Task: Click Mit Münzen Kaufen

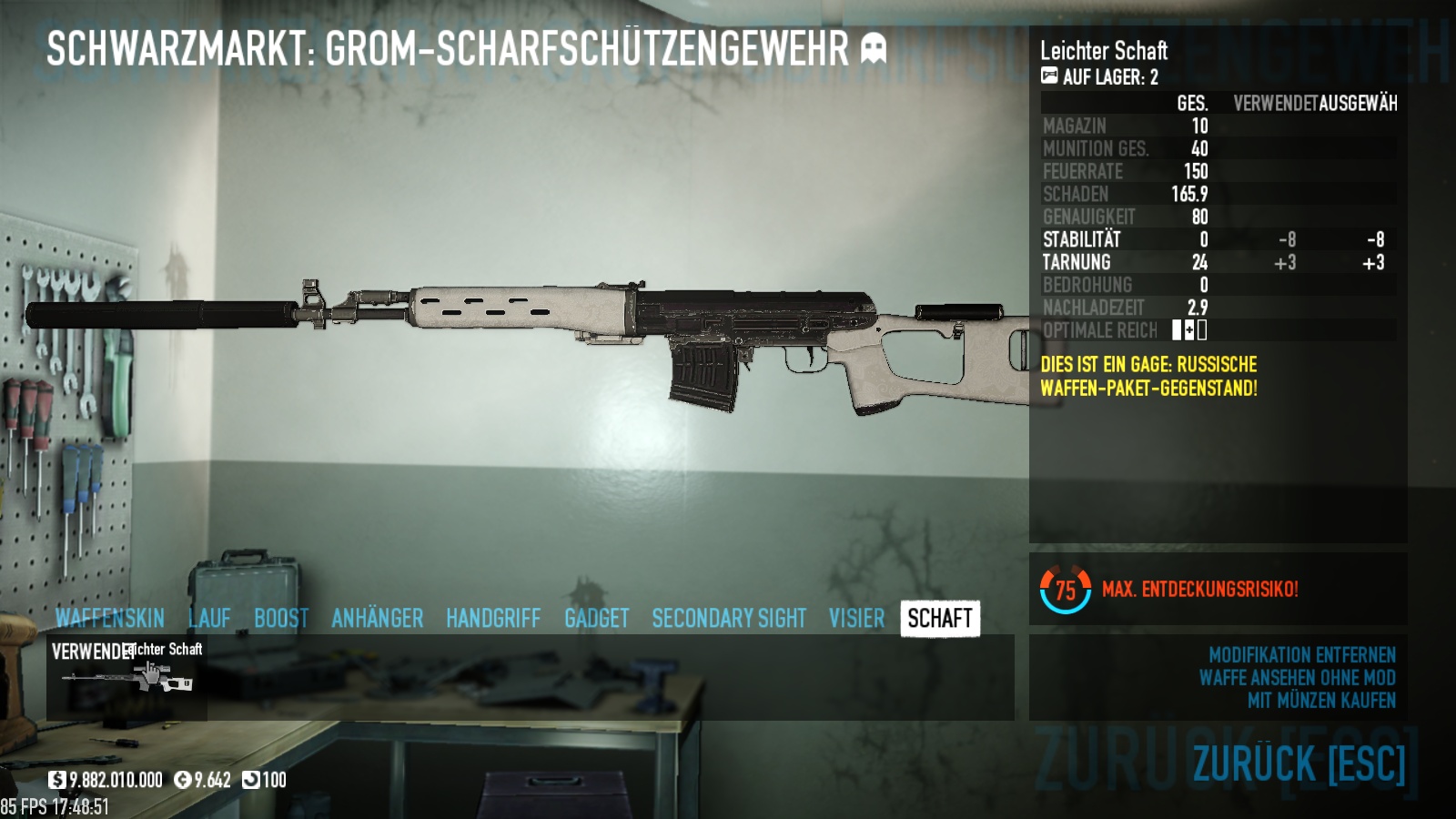Action: point(1321,701)
